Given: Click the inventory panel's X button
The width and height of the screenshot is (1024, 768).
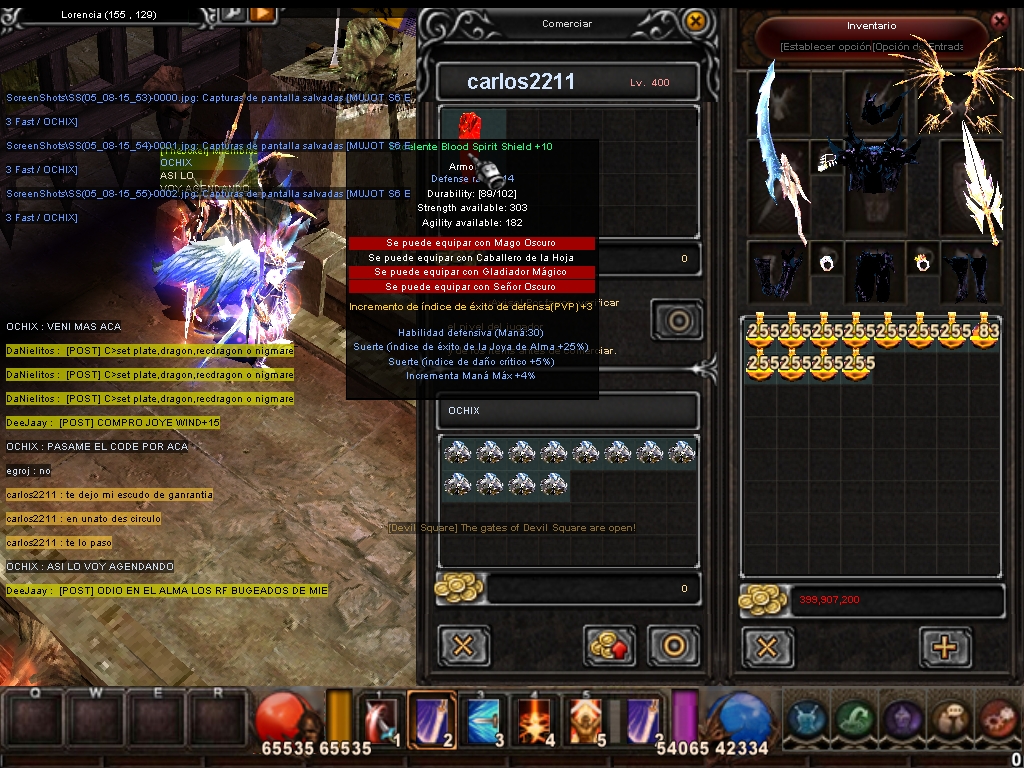Looking at the screenshot, I should point(767,647).
